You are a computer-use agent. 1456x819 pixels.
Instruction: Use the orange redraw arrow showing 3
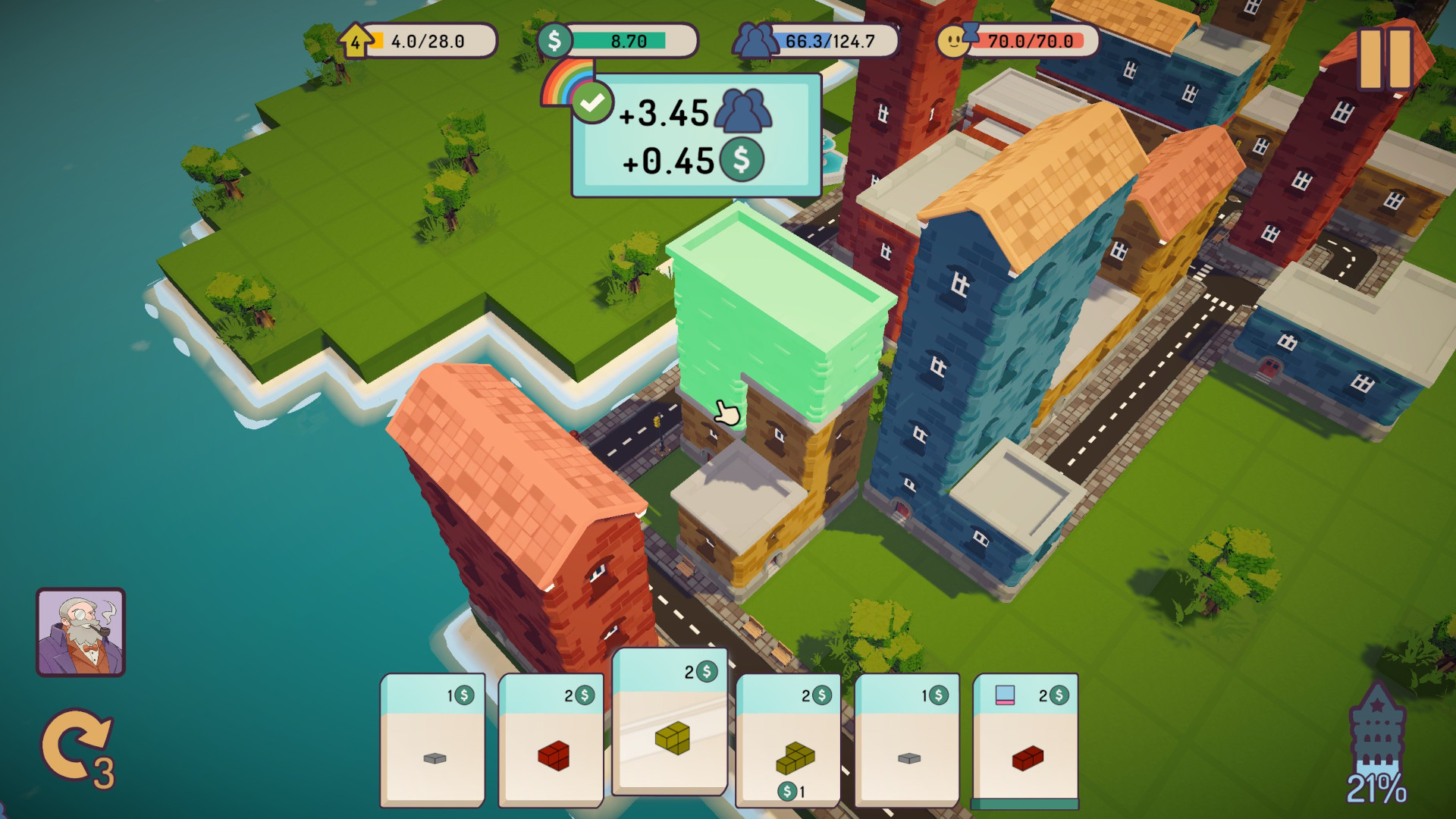(76, 747)
